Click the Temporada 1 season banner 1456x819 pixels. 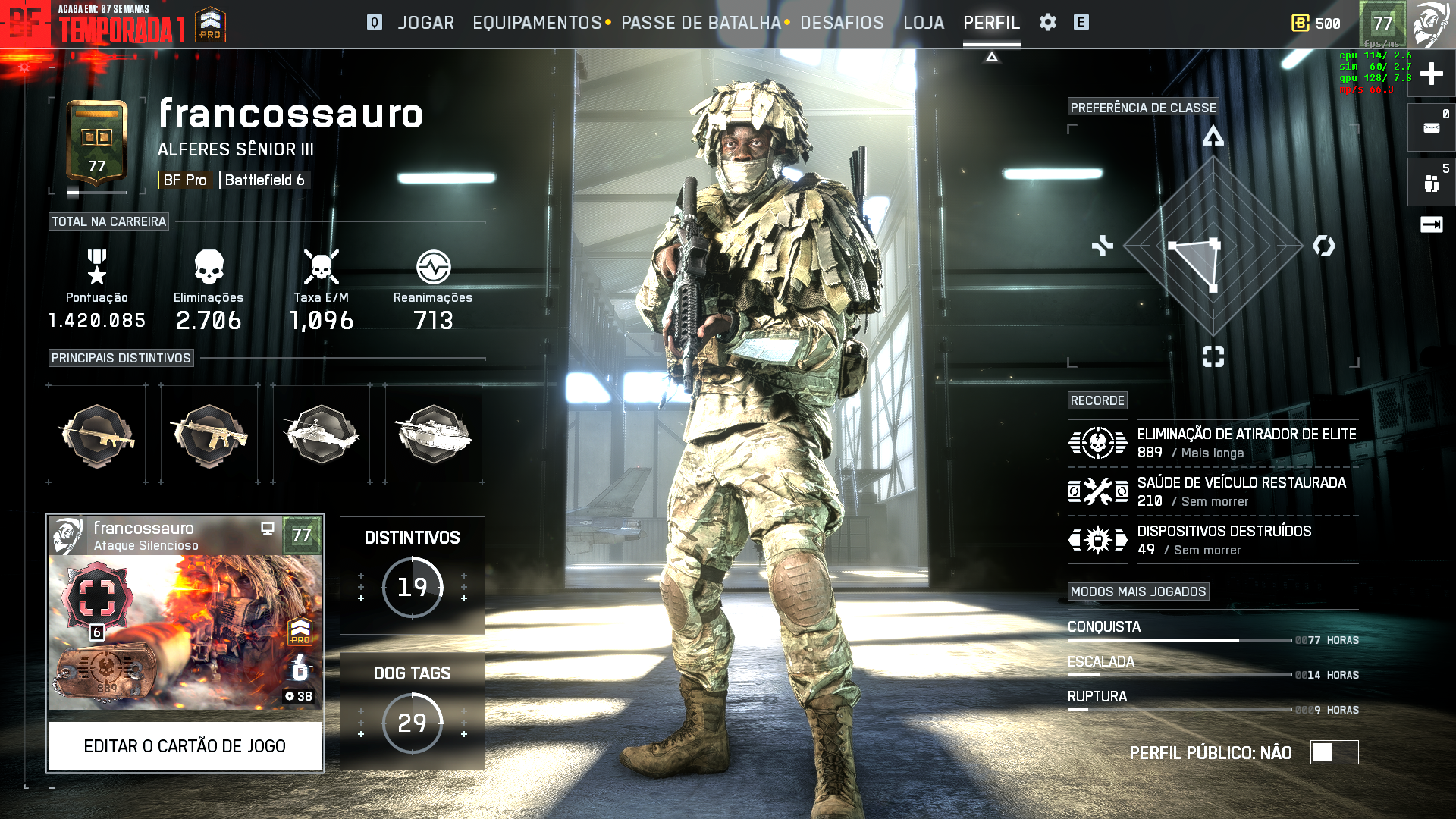121,24
